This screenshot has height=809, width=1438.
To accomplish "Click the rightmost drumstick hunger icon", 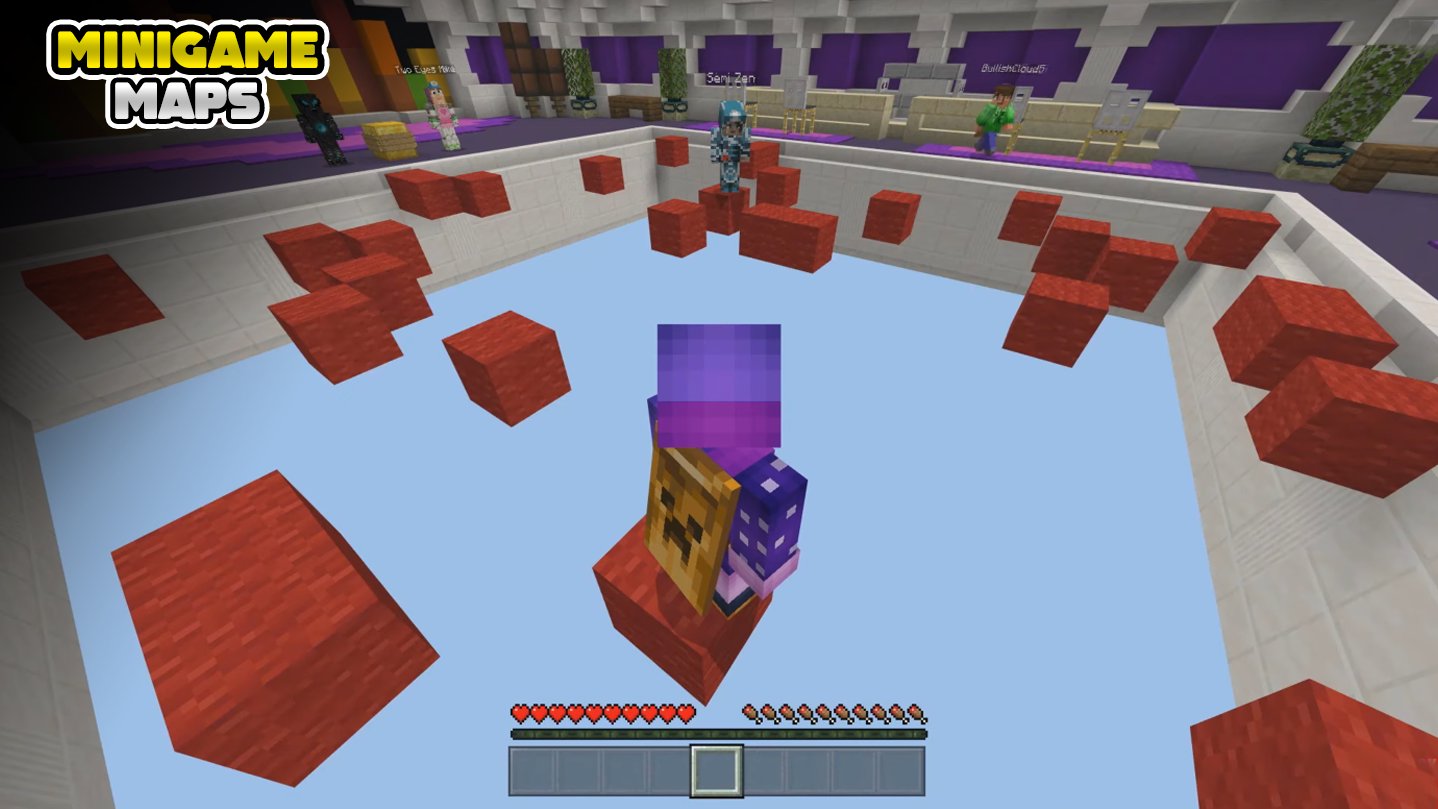I will [x=916, y=713].
